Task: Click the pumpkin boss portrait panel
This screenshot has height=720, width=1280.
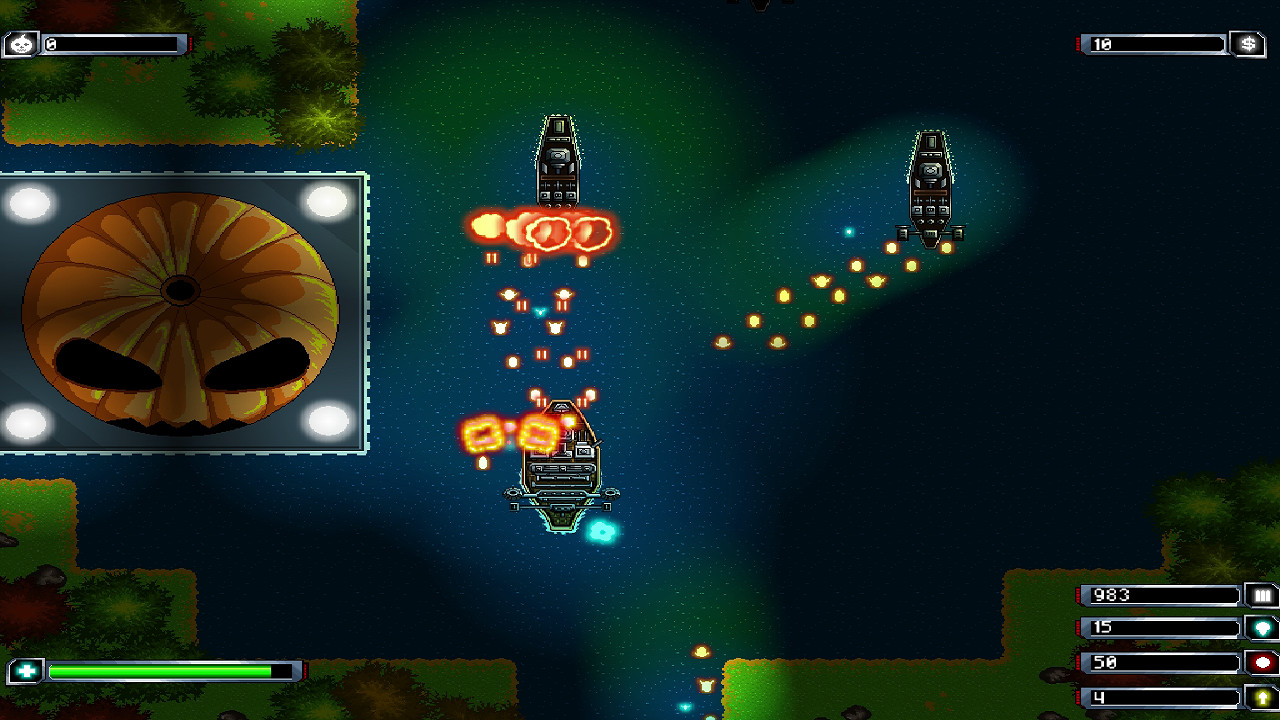Action: (180, 310)
